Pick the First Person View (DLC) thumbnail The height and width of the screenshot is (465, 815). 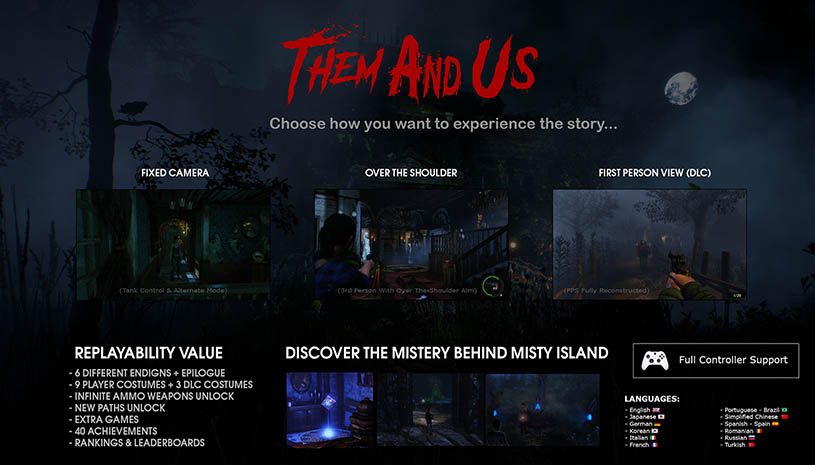click(x=649, y=244)
